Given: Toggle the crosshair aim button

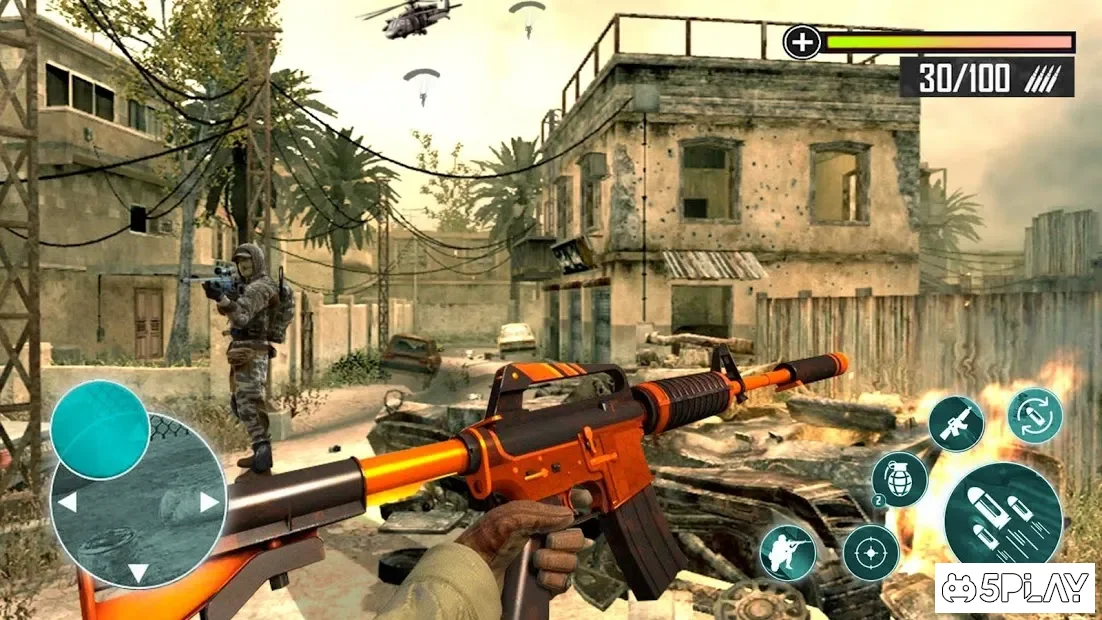Looking at the screenshot, I should [870, 552].
